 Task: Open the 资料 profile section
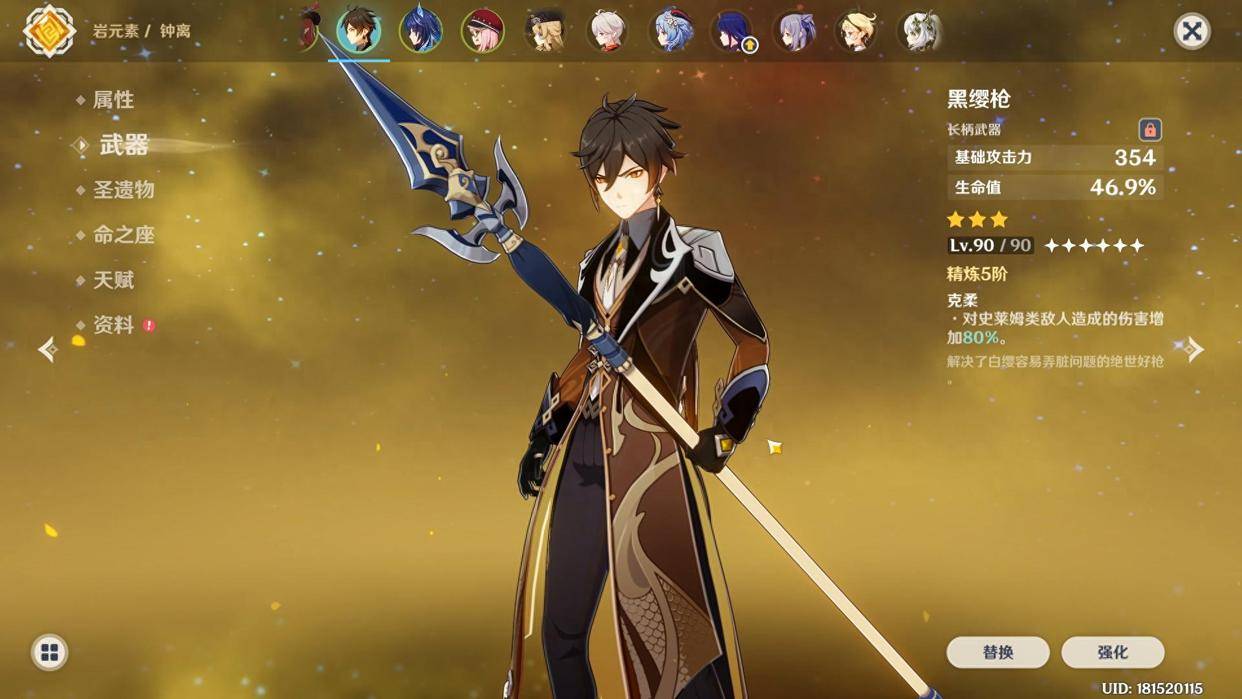click(113, 325)
